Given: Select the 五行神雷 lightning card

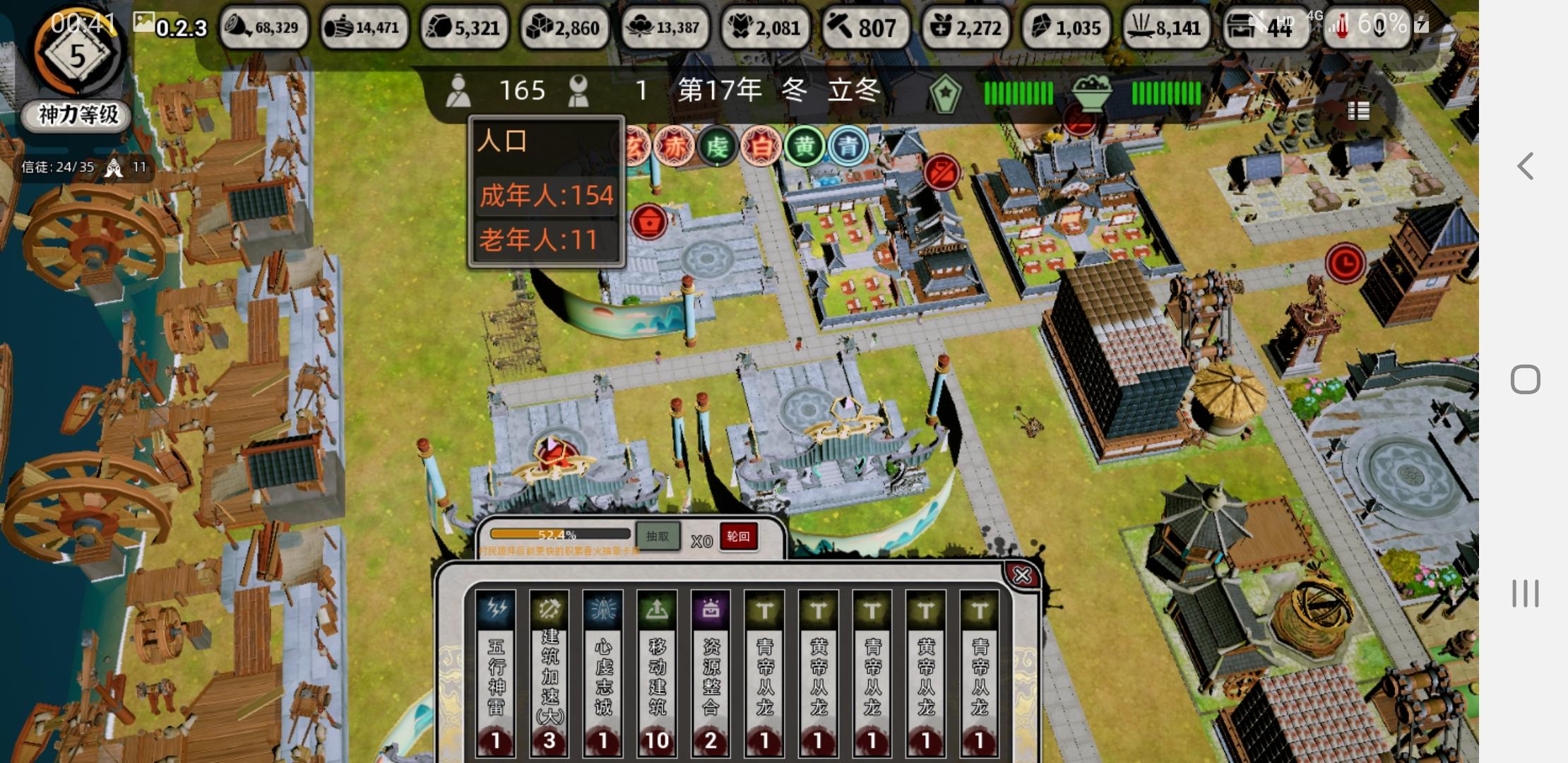Looking at the screenshot, I should (496, 673).
